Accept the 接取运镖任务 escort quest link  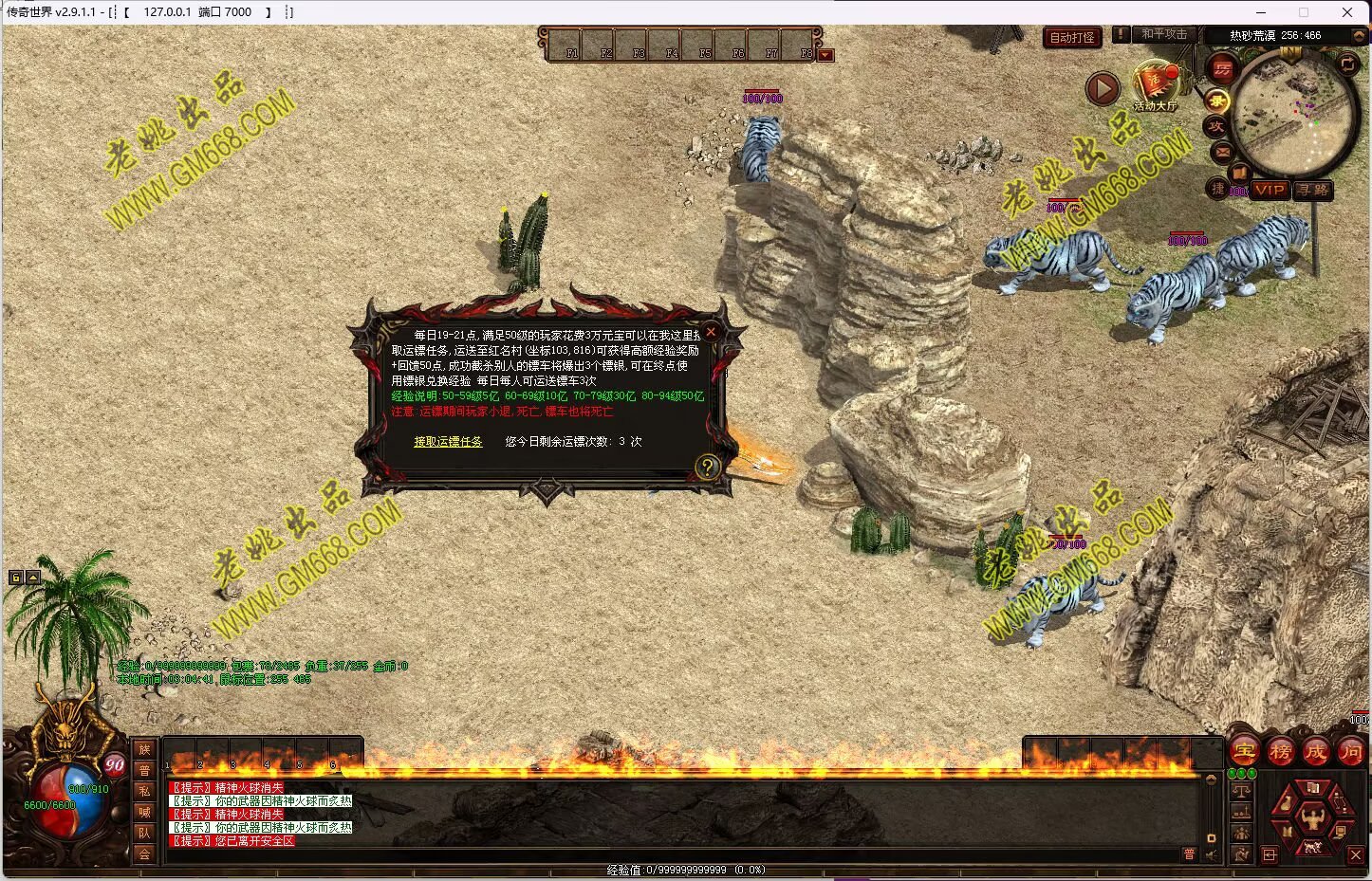[x=448, y=442]
